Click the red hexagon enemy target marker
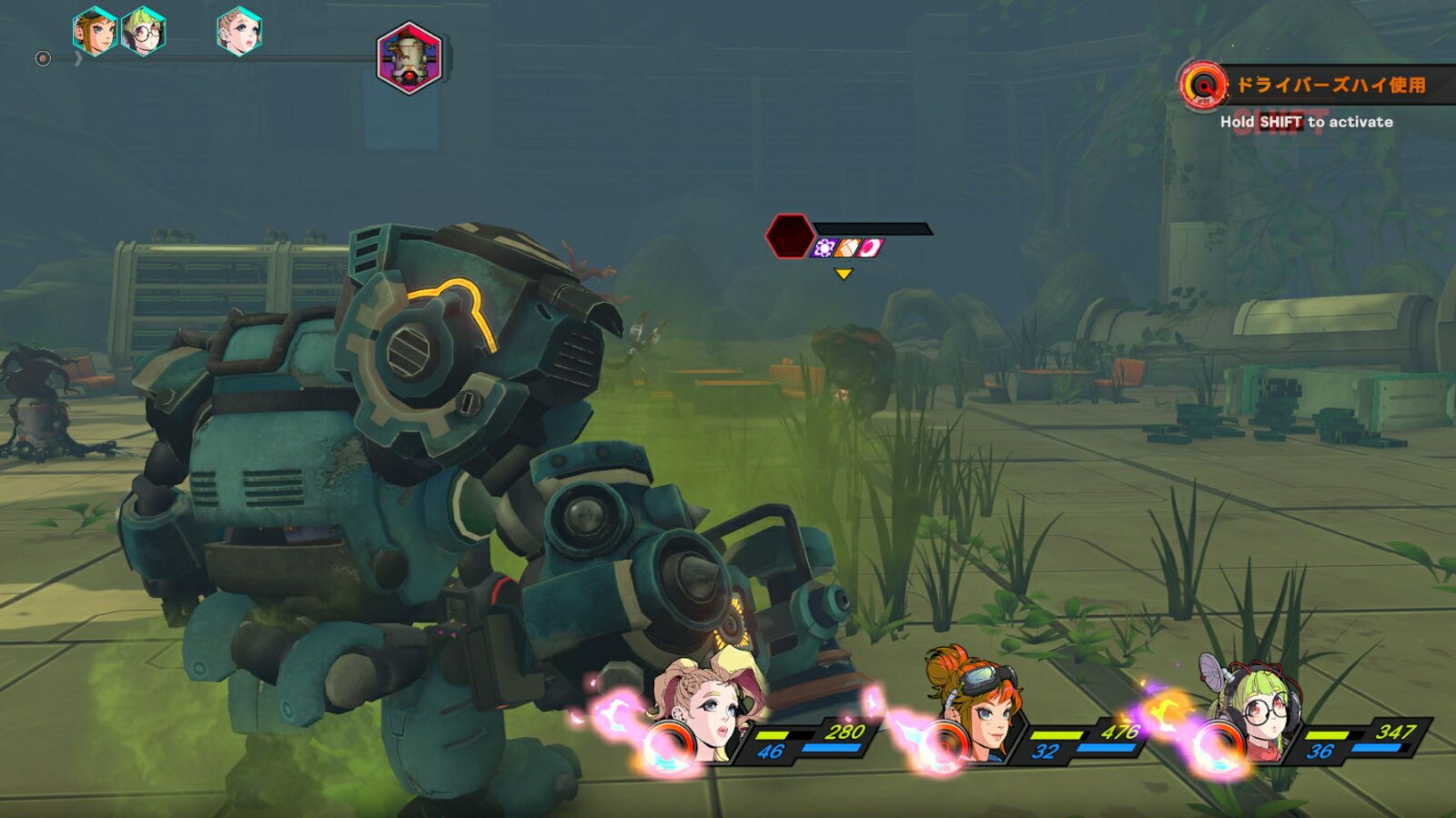Screen dimensions: 1456x818 tap(789, 236)
